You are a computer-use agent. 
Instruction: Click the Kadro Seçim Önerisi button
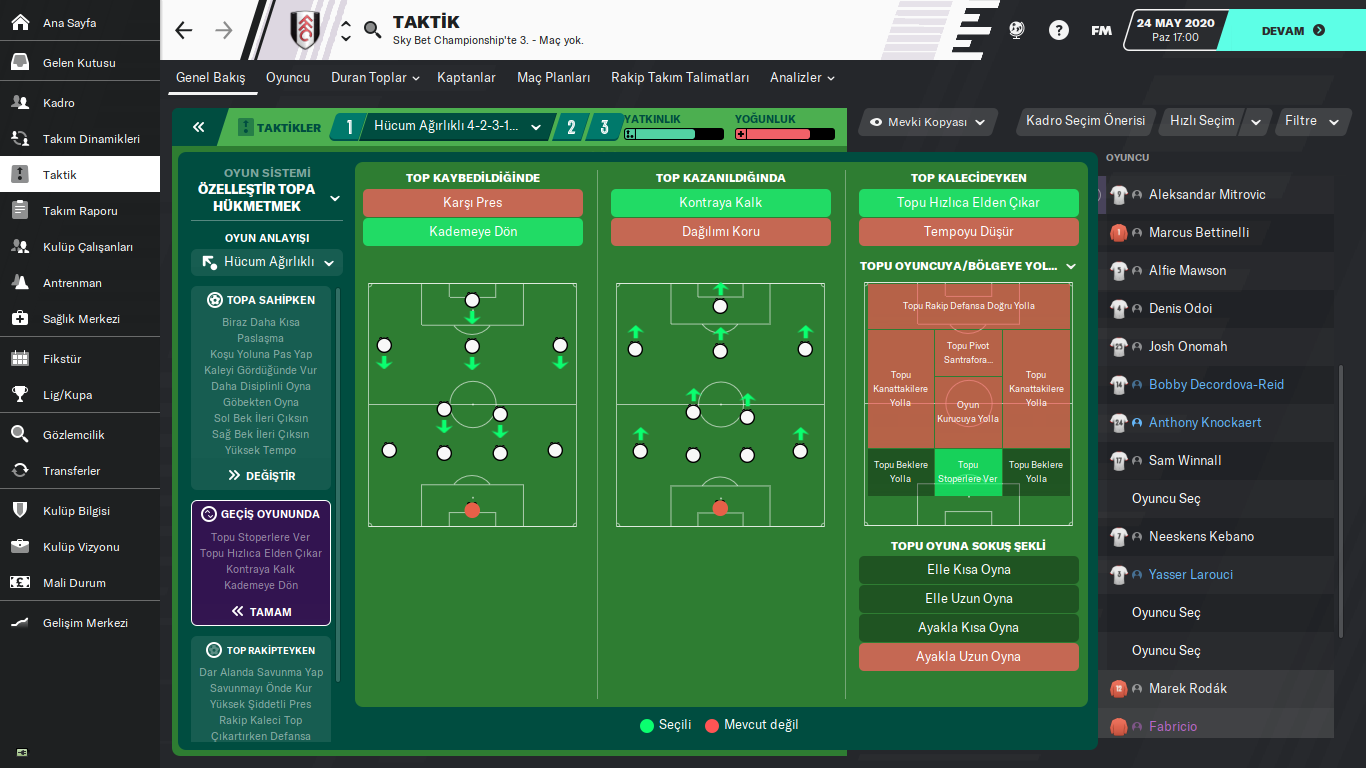click(x=1085, y=121)
